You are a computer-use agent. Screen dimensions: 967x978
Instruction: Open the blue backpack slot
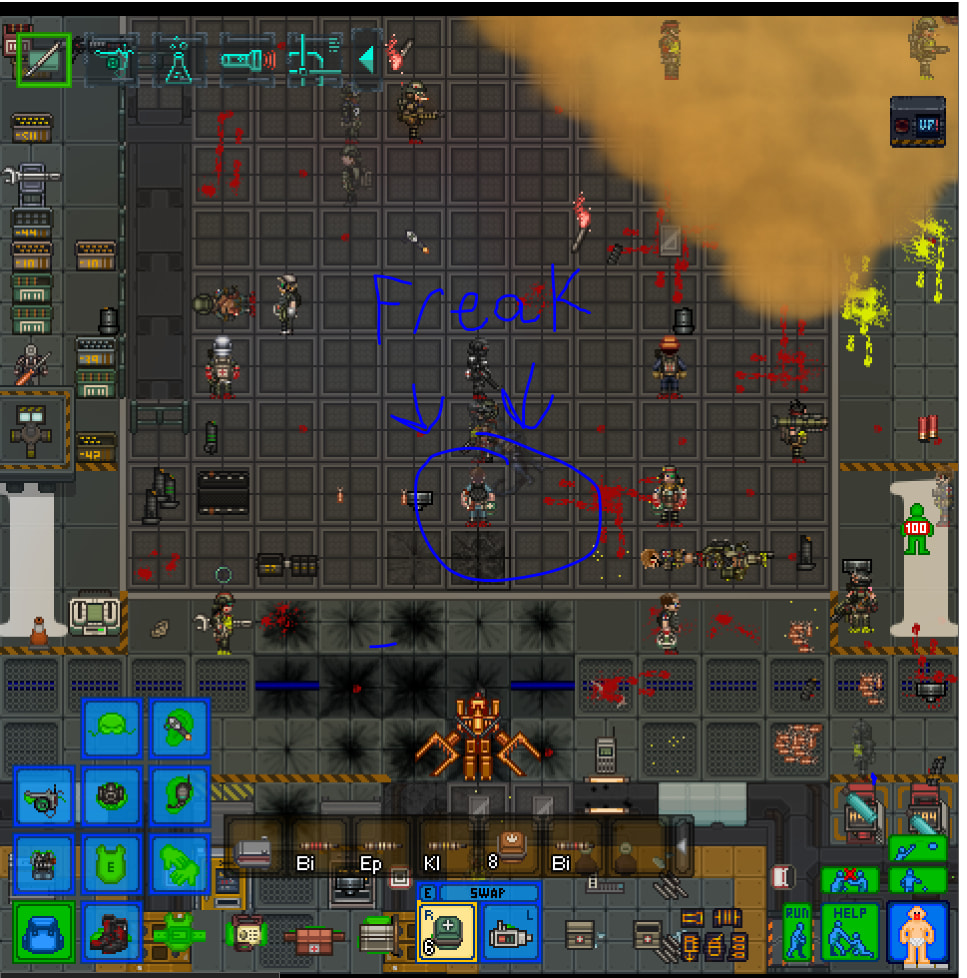(x=45, y=933)
